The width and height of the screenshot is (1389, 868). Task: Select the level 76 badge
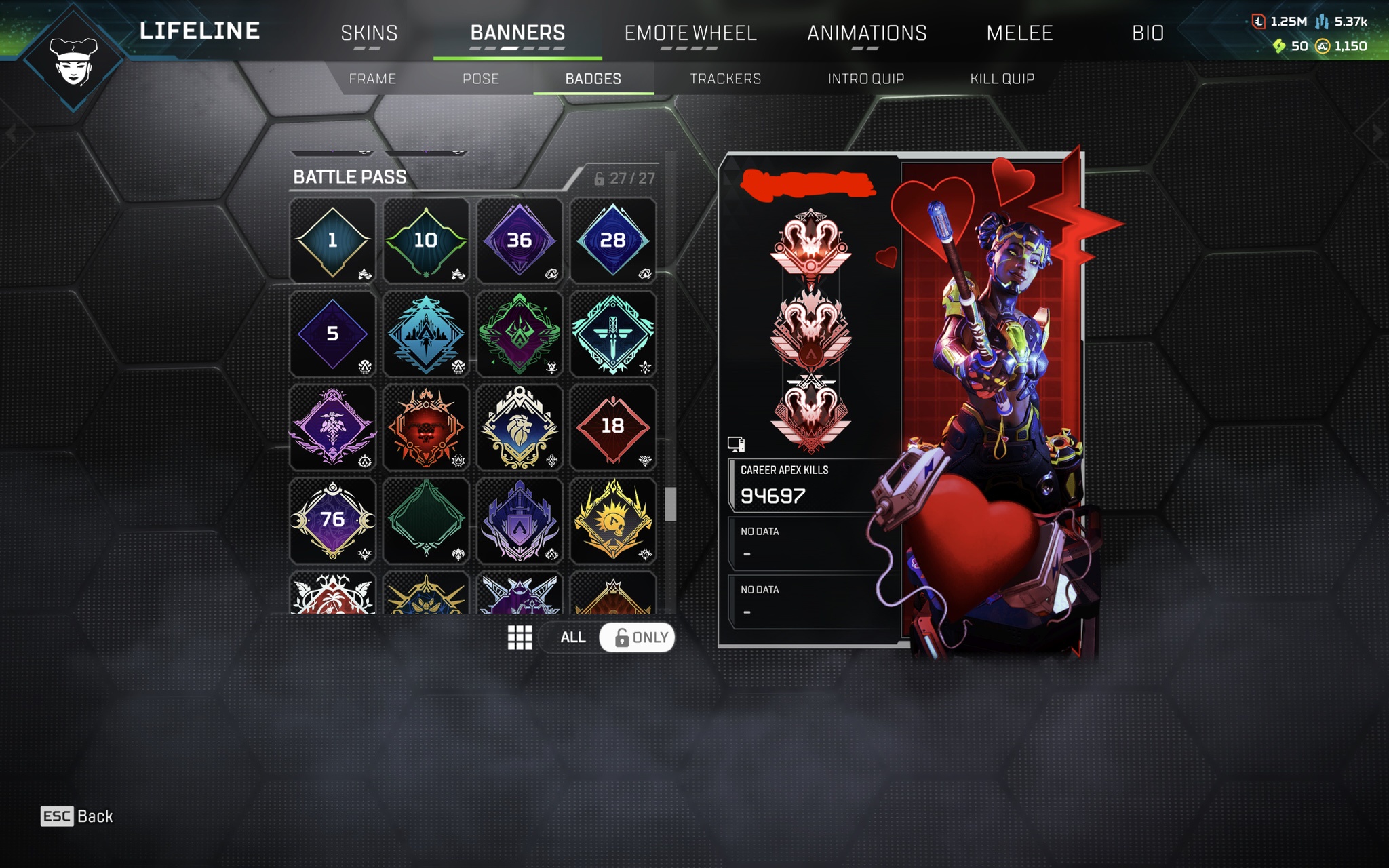pyautogui.click(x=332, y=520)
